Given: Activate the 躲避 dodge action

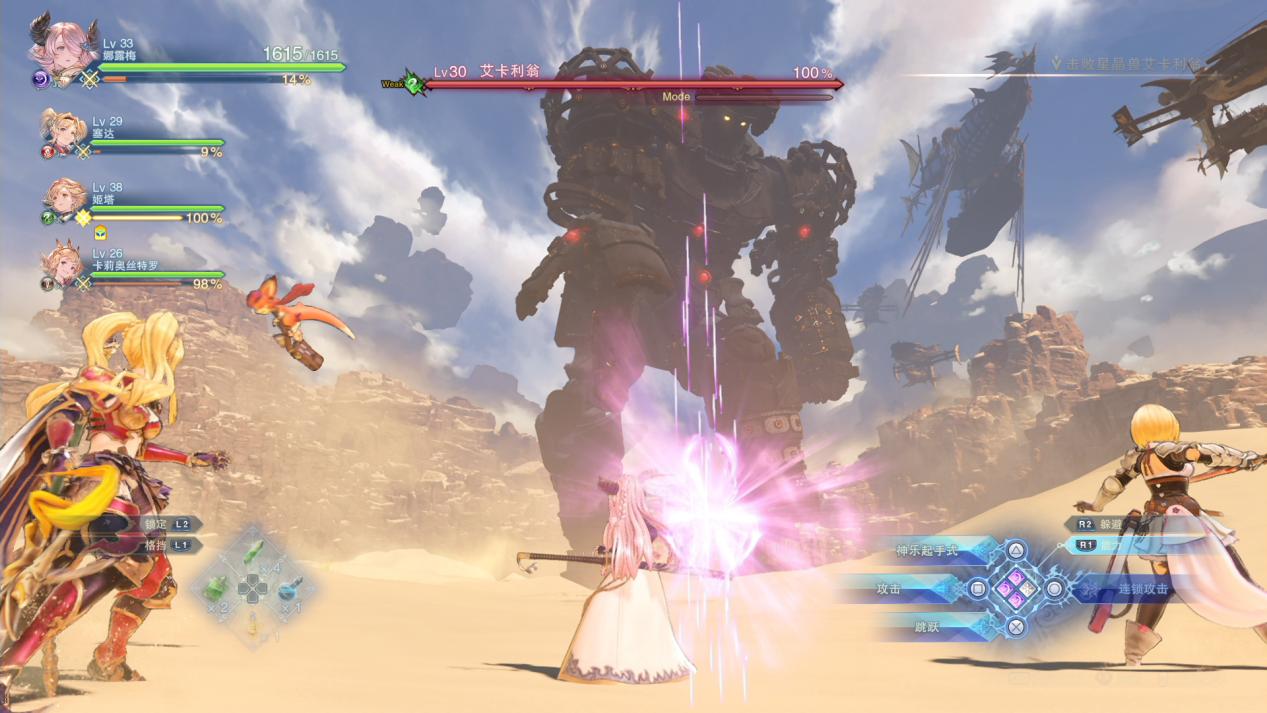Looking at the screenshot, I should [x=1100, y=524].
